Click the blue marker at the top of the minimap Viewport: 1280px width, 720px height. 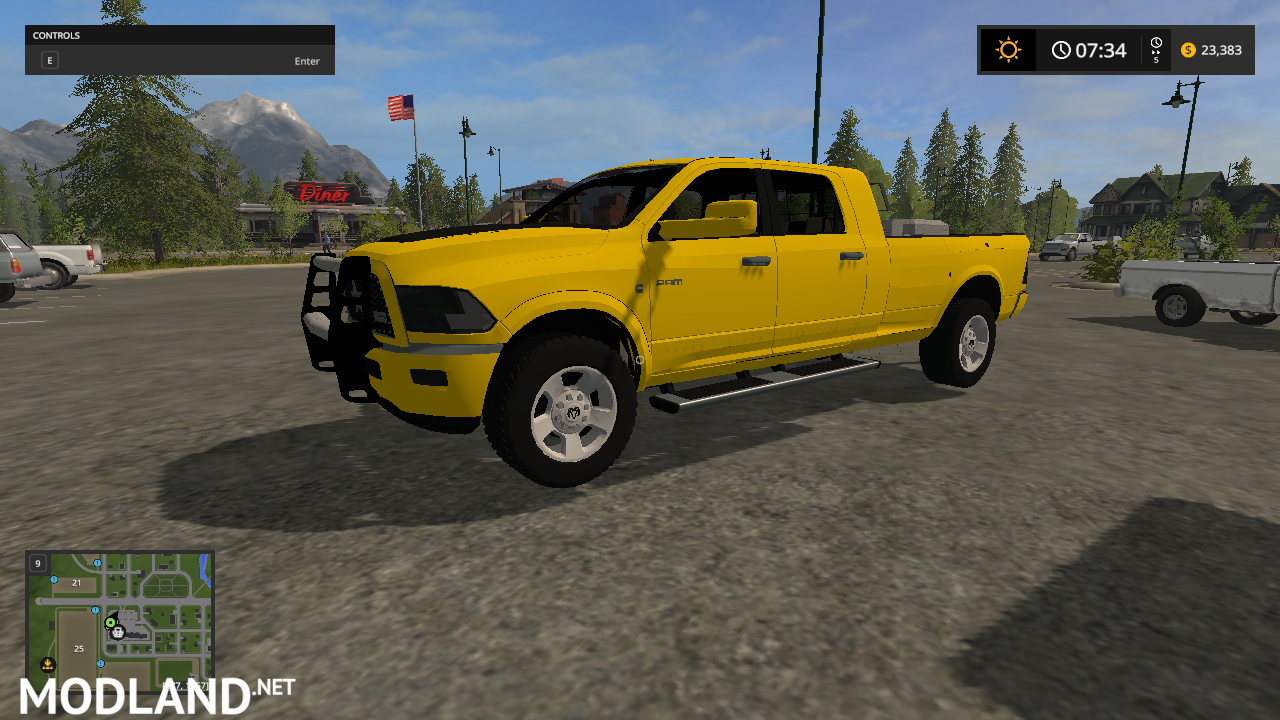(x=97, y=564)
